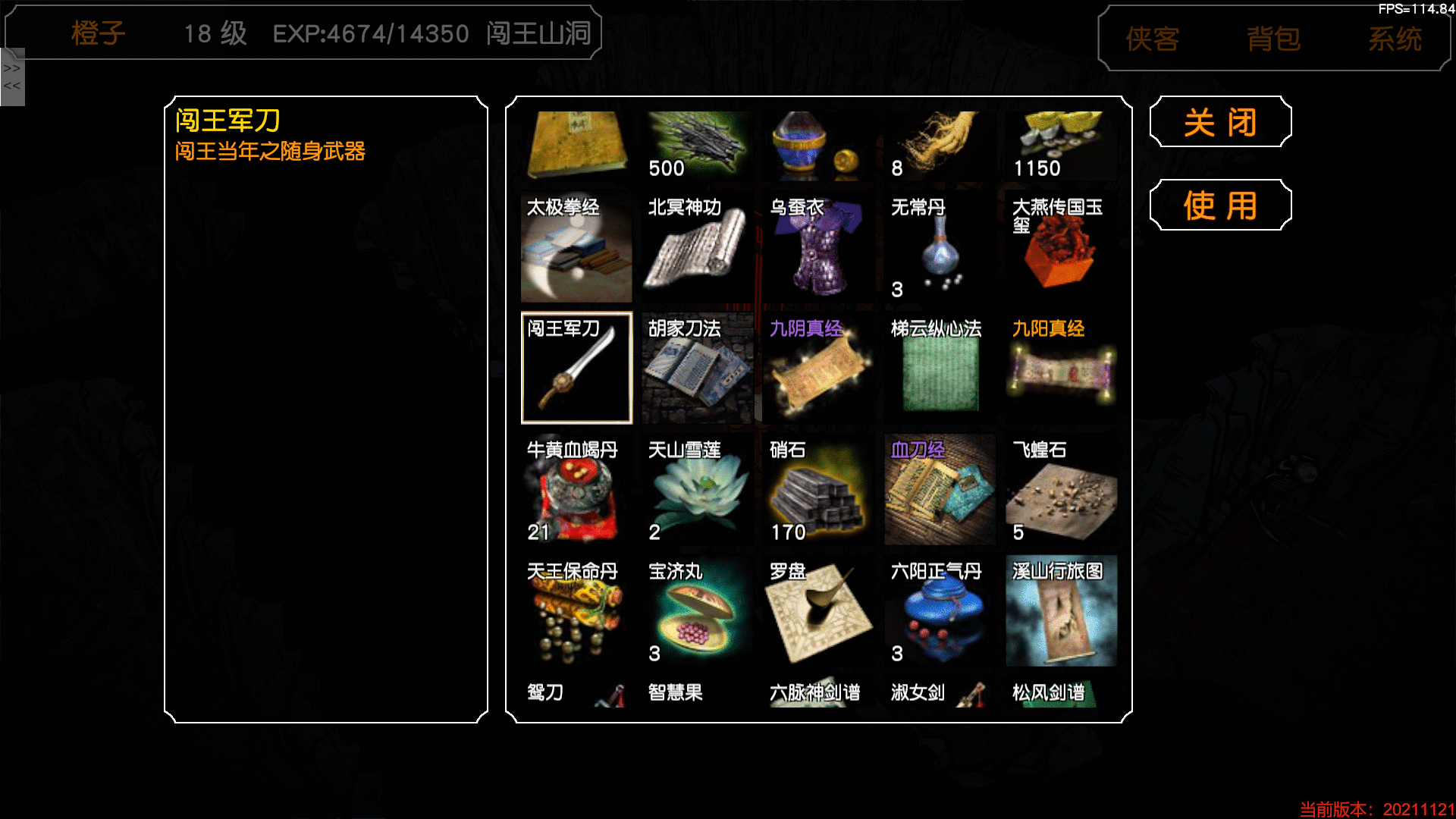Open the 背包 inventory tab

1274,39
